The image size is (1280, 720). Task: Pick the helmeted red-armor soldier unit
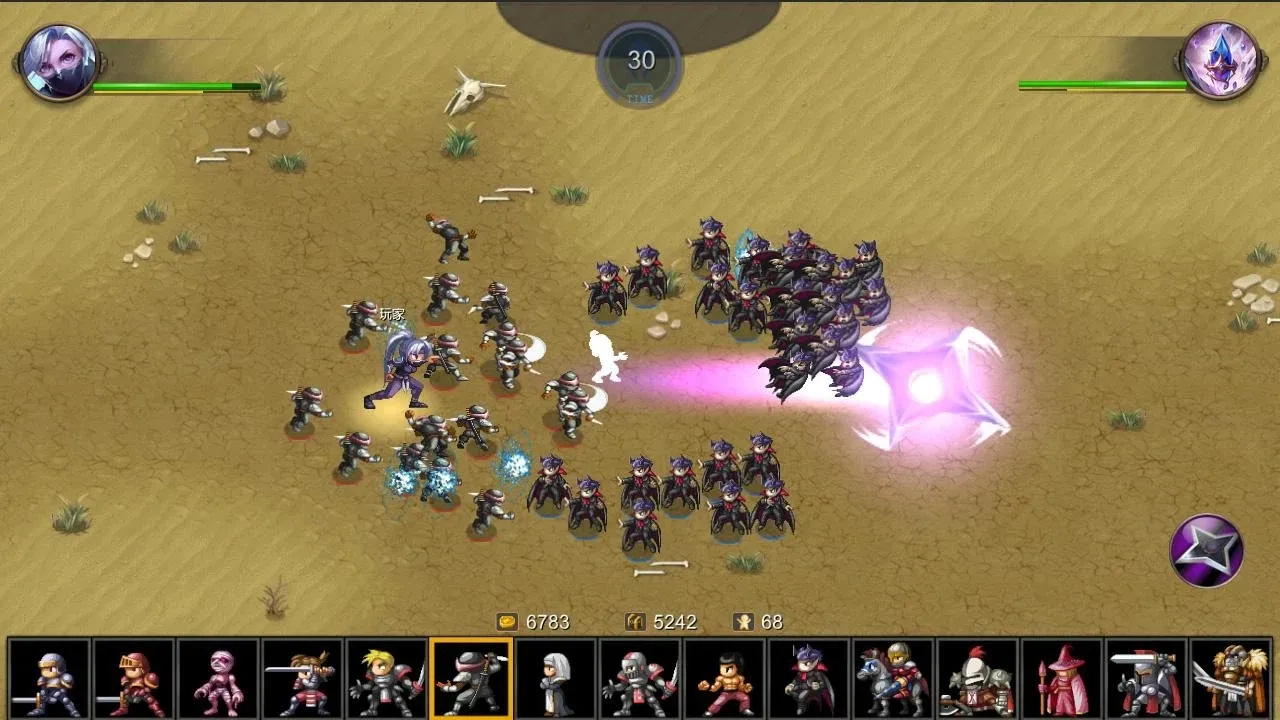coord(640,679)
